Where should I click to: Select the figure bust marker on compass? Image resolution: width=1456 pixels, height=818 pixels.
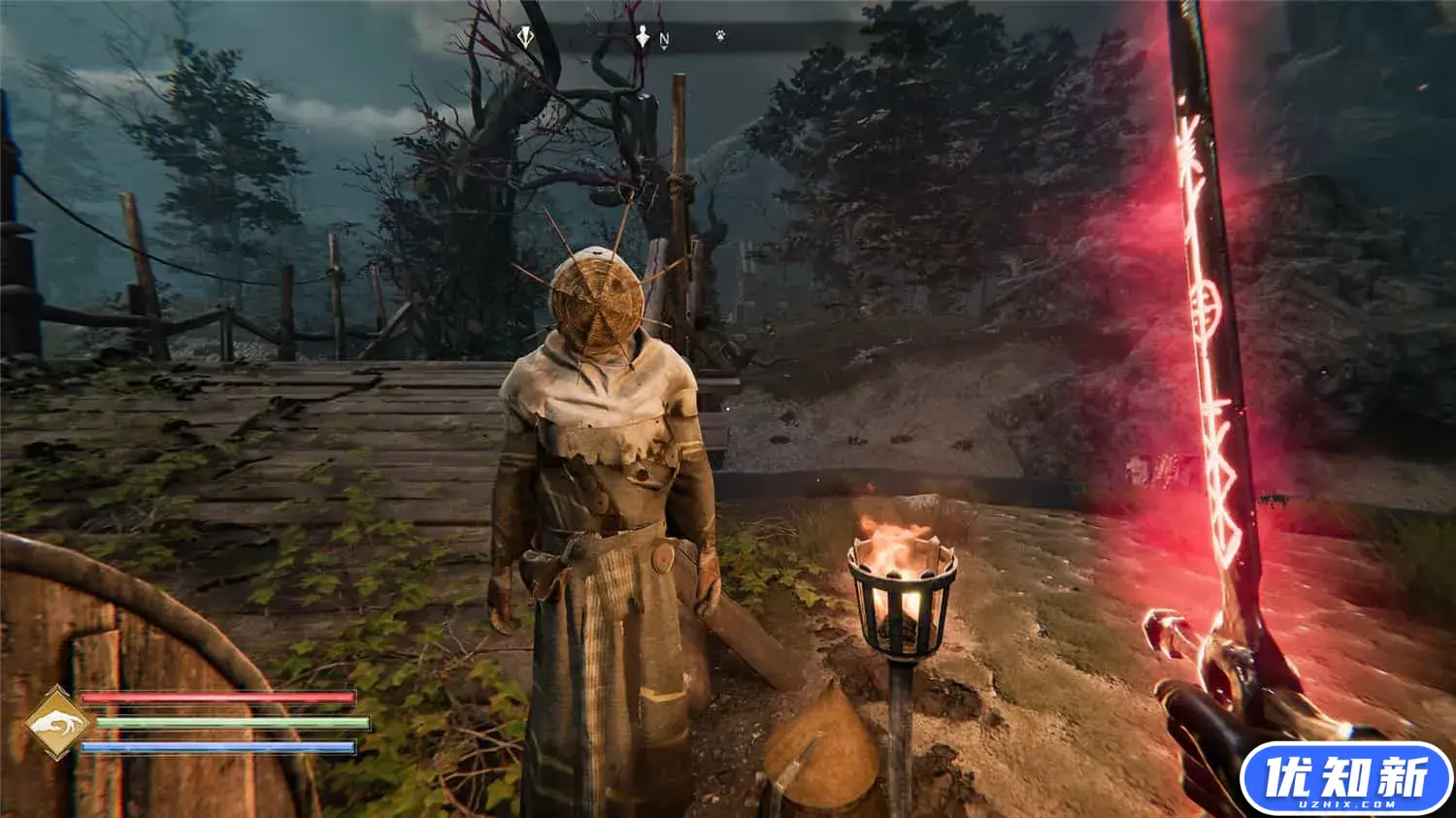[643, 38]
